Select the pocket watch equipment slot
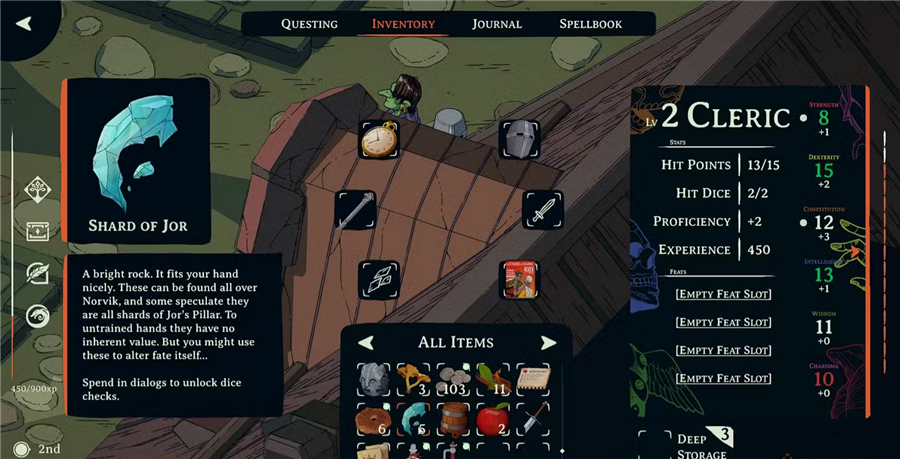 [x=379, y=140]
